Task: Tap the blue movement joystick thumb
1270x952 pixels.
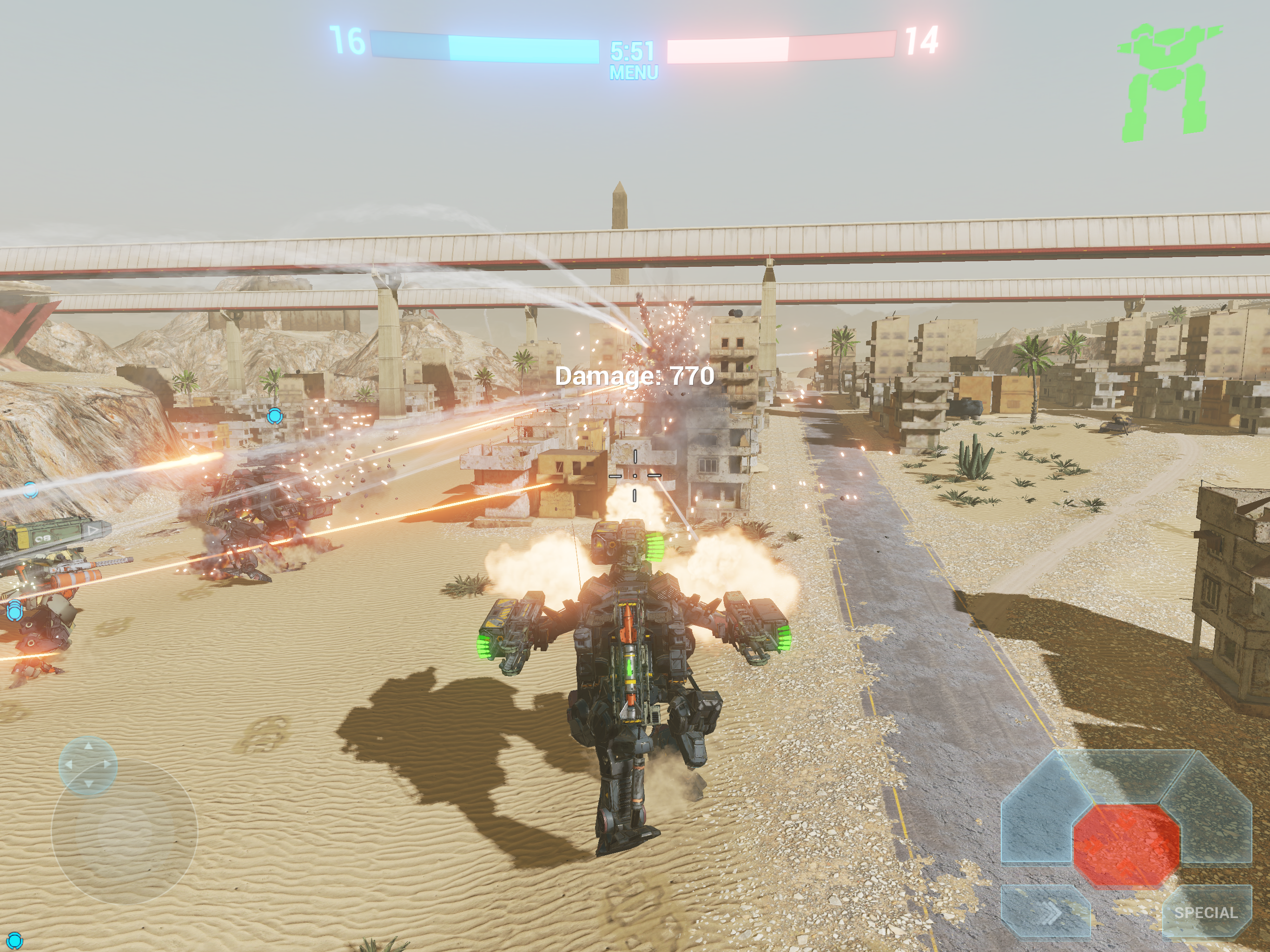Action: point(88,766)
